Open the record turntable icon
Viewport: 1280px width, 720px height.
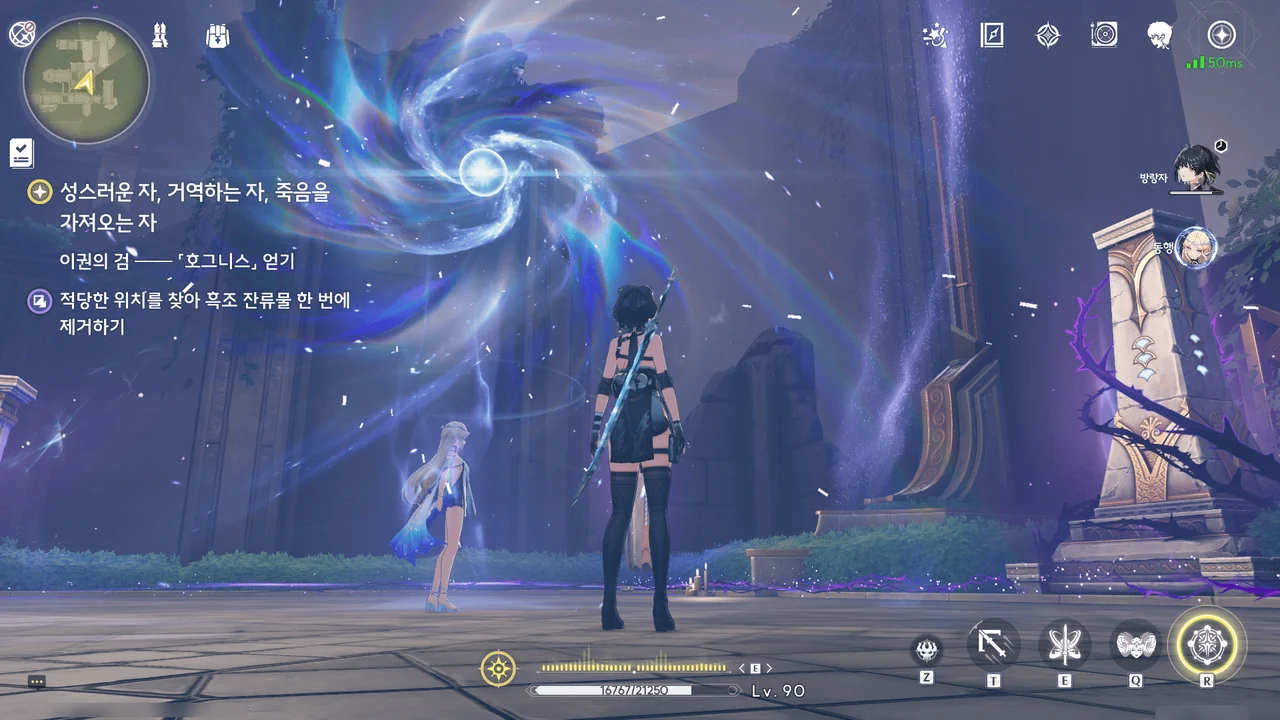[x=1104, y=36]
